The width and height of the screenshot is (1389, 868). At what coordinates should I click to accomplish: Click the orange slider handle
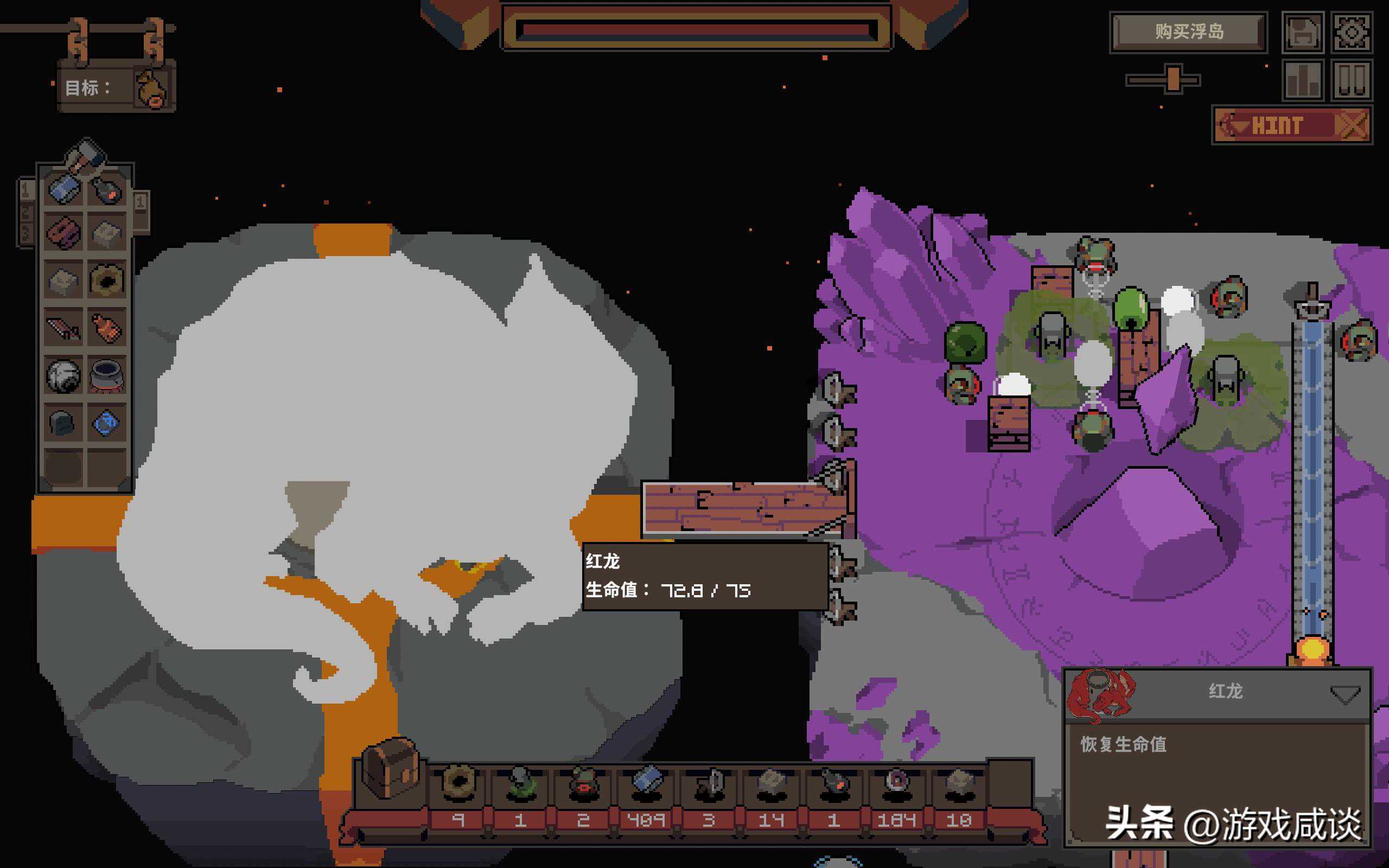[x=1173, y=79]
